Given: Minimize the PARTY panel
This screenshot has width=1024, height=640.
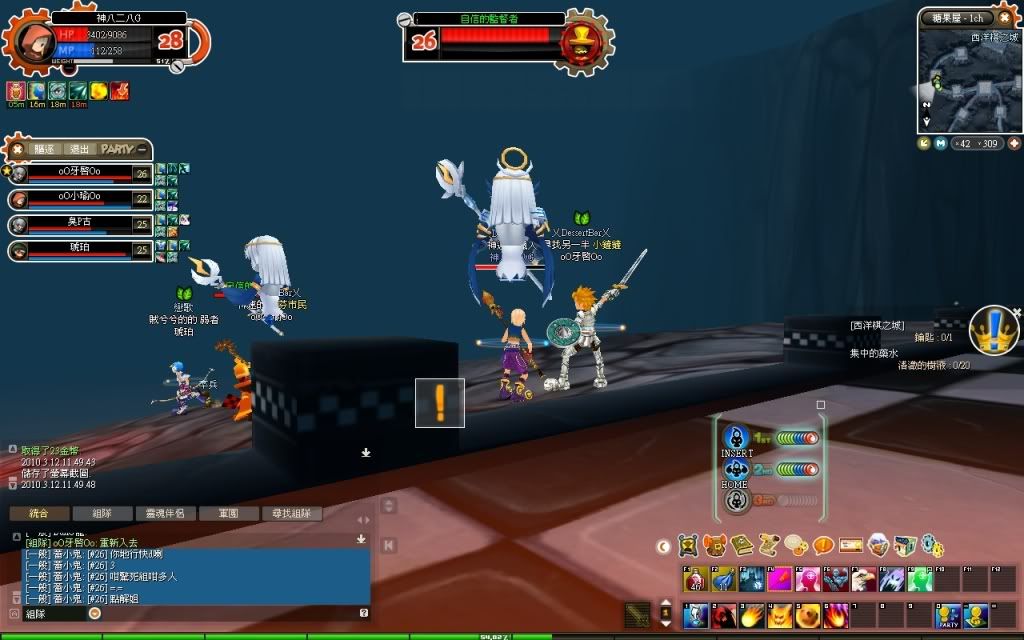Looking at the screenshot, I should click(143, 149).
